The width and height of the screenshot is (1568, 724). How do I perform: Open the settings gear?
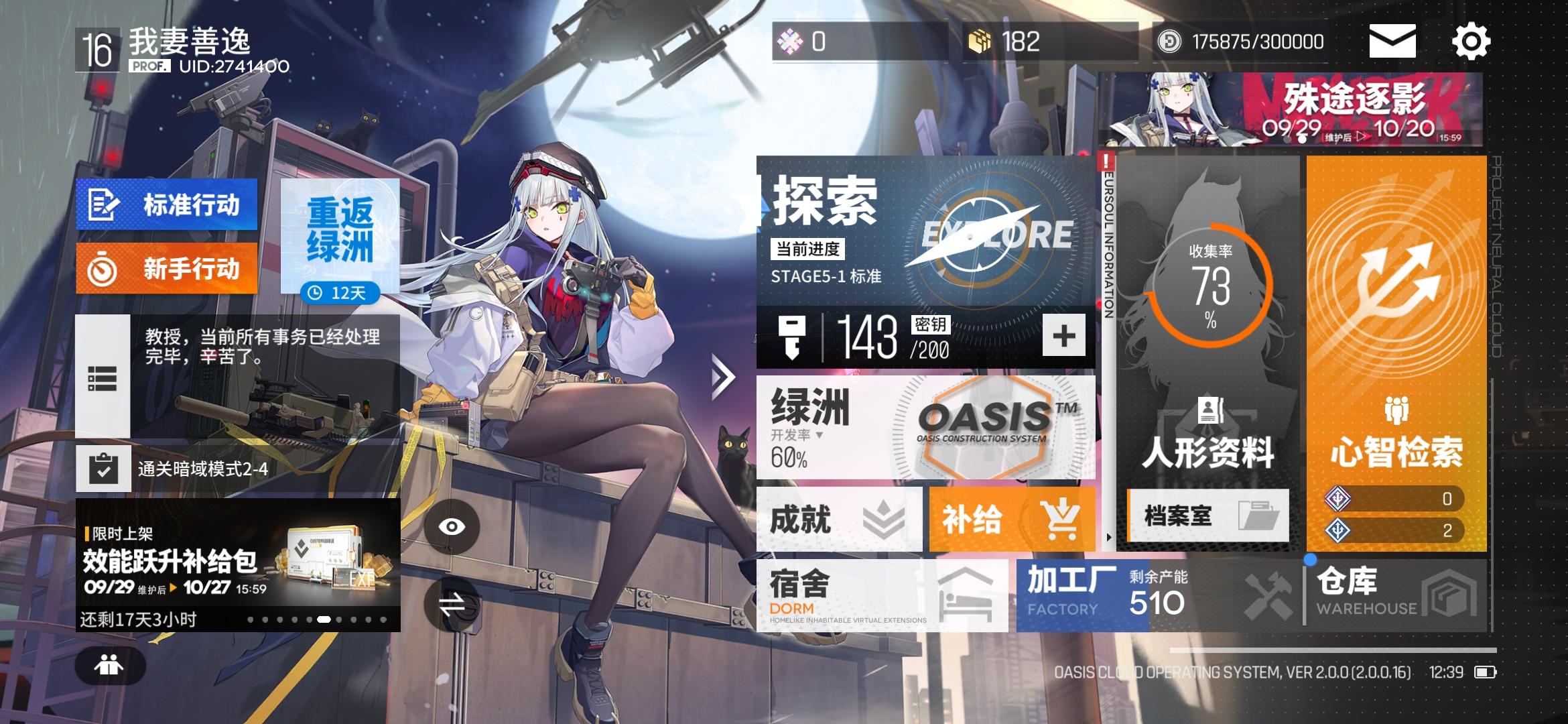(x=1472, y=42)
